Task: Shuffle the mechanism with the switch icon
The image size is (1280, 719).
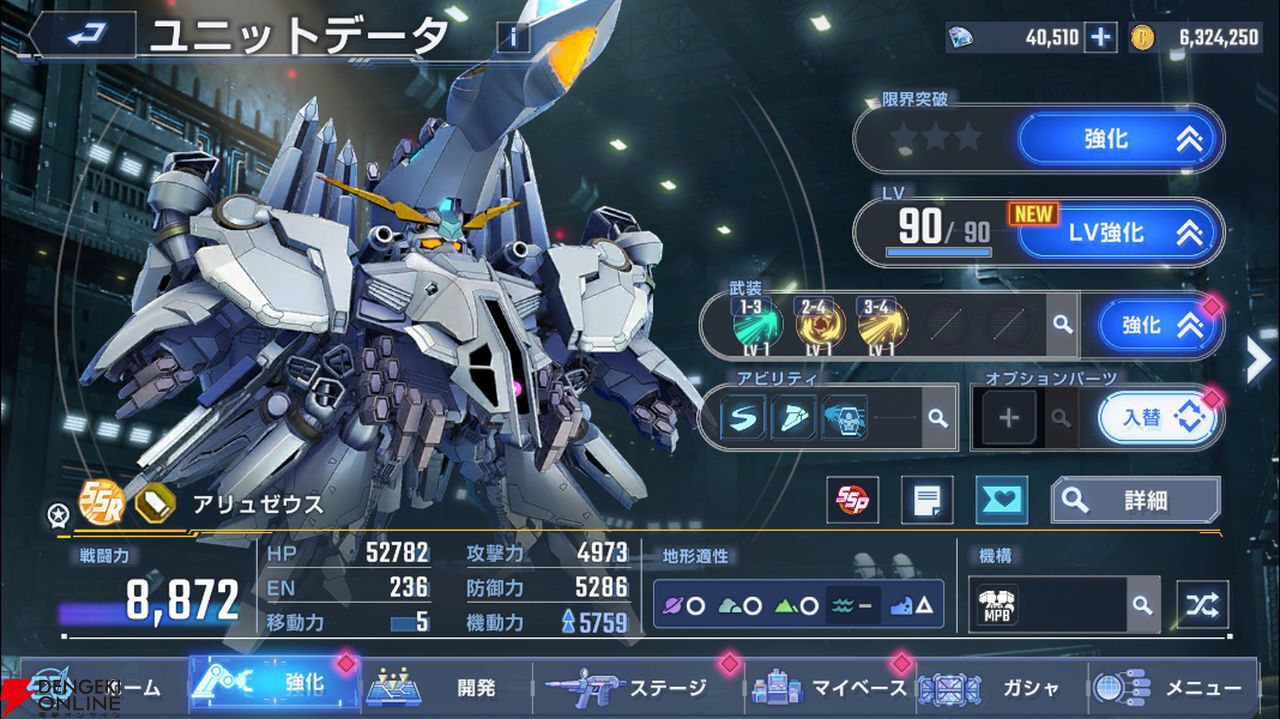Action: 1202,604
